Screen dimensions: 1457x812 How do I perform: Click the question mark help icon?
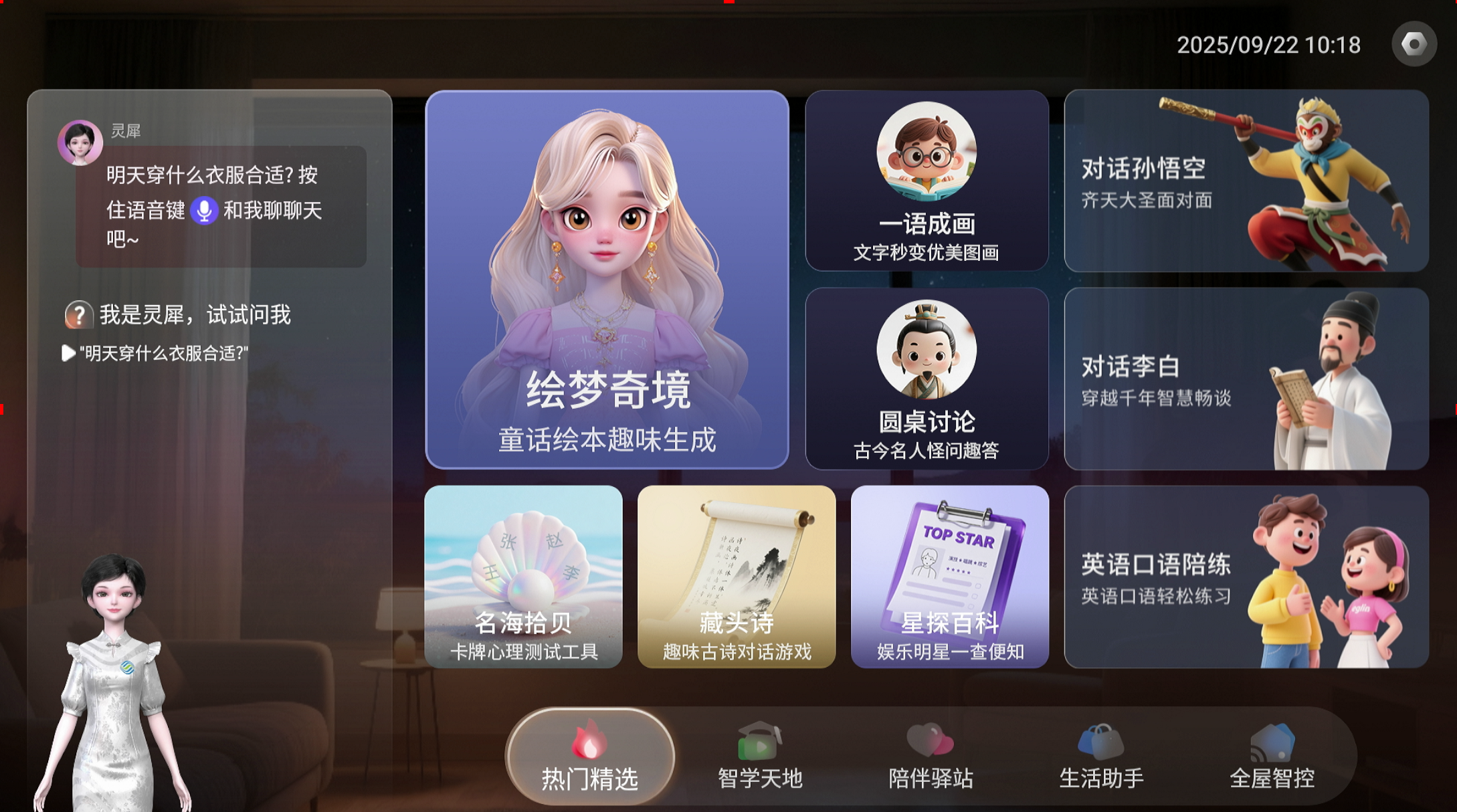[78, 314]
